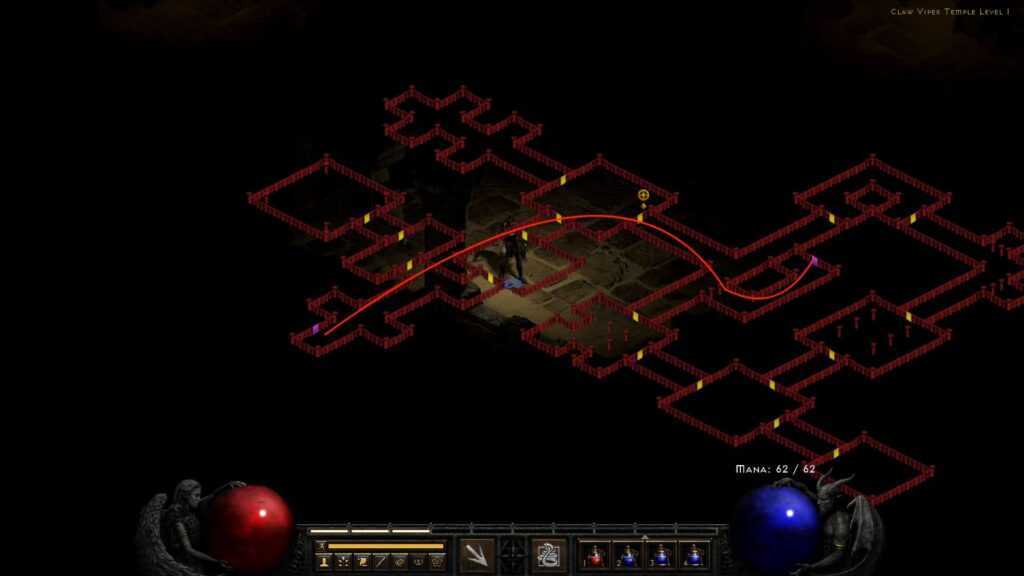Use the blue mana potion in belt slot 4
The width and height of the screenshot is (1024, 576).
click(693, 555)
